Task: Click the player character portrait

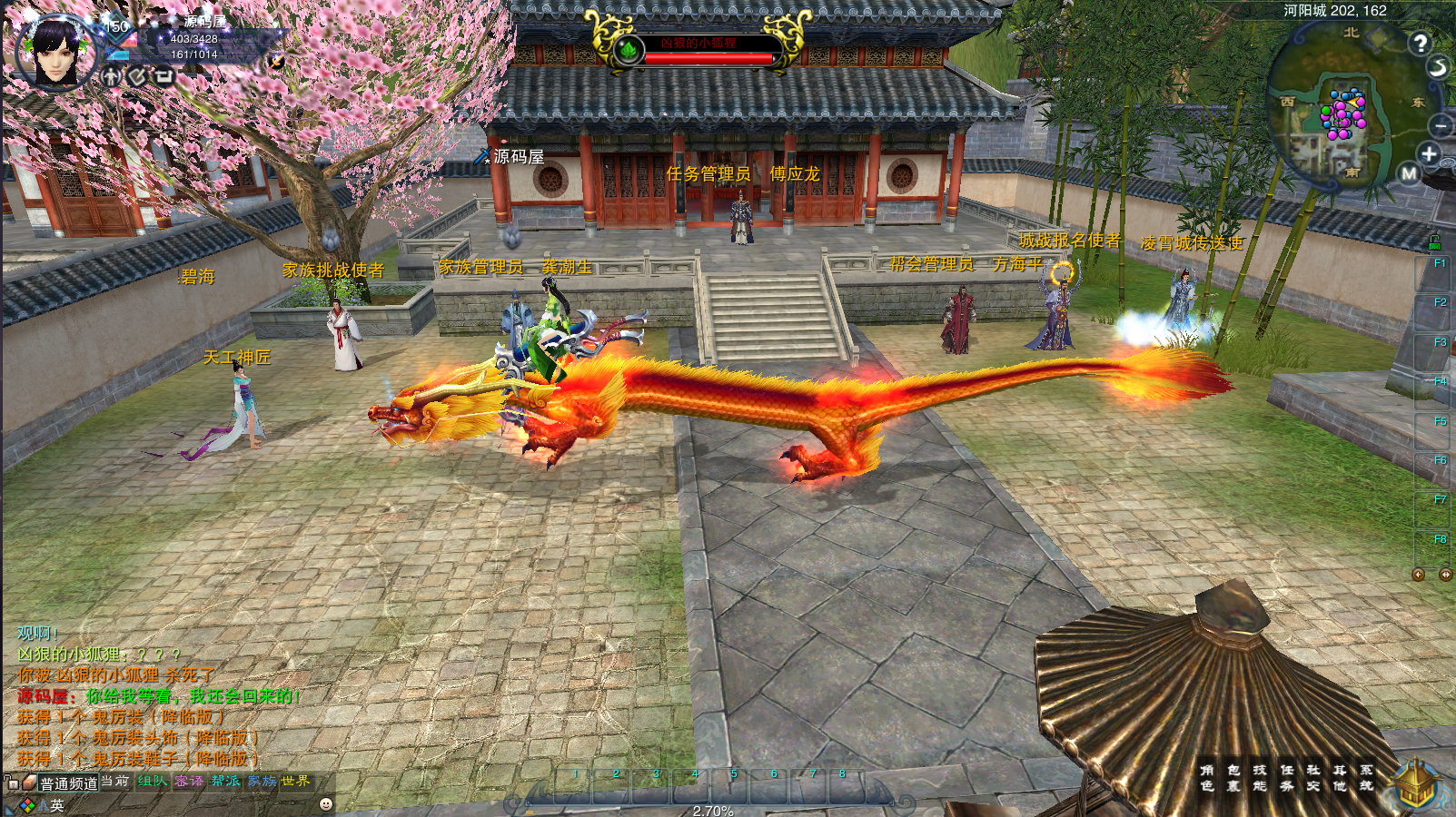Action: click(x=56, y=52)
